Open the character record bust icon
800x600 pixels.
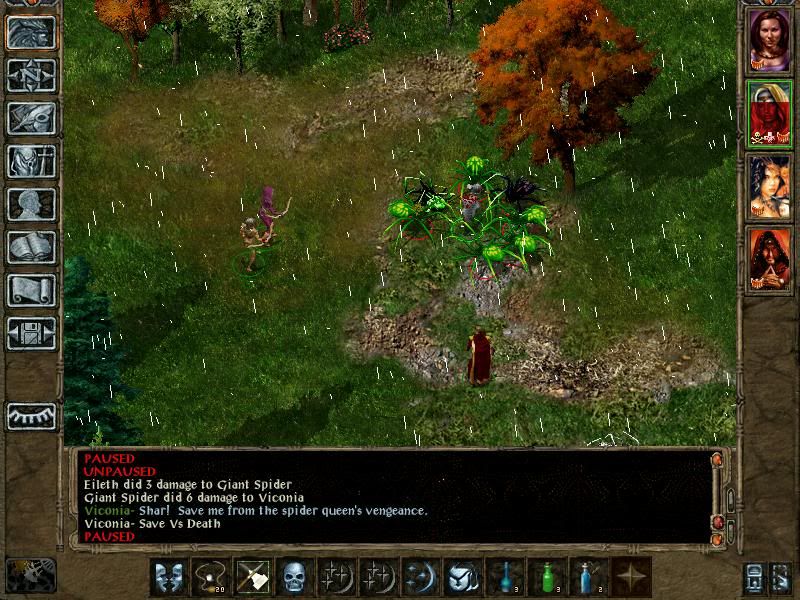tap(31, 204)
